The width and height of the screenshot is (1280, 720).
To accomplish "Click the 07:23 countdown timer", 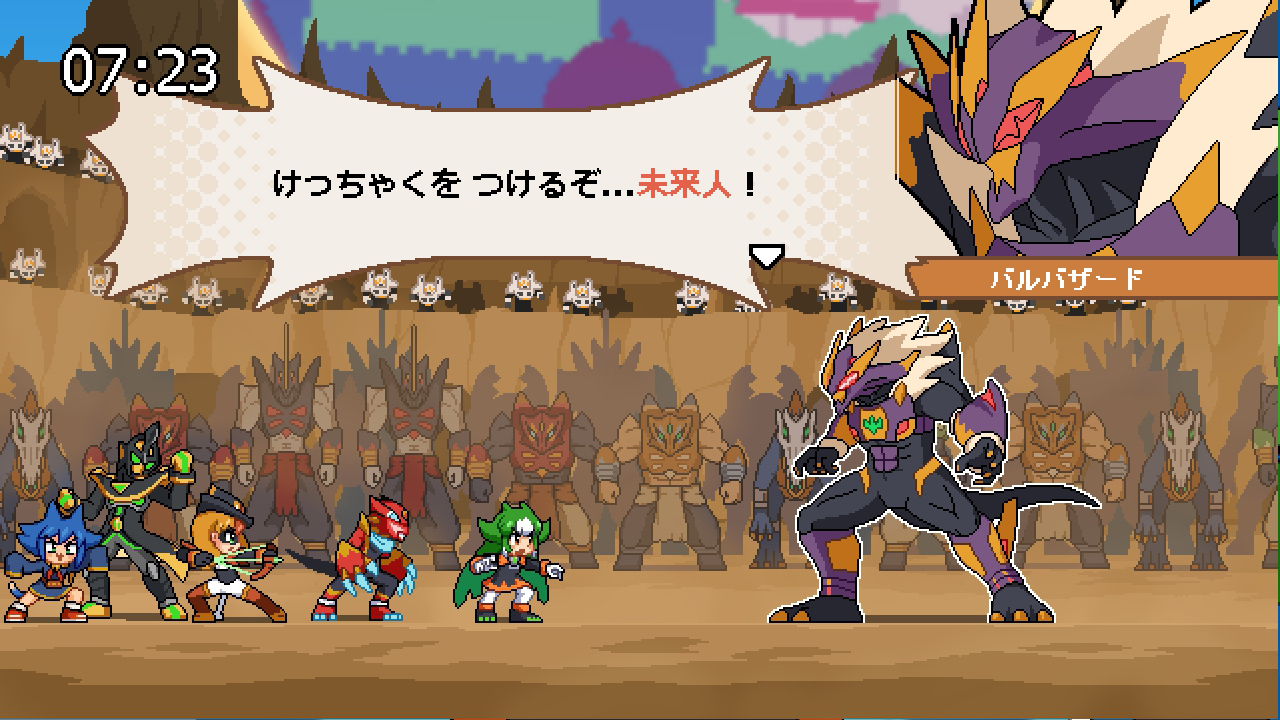I will point(139,68).
